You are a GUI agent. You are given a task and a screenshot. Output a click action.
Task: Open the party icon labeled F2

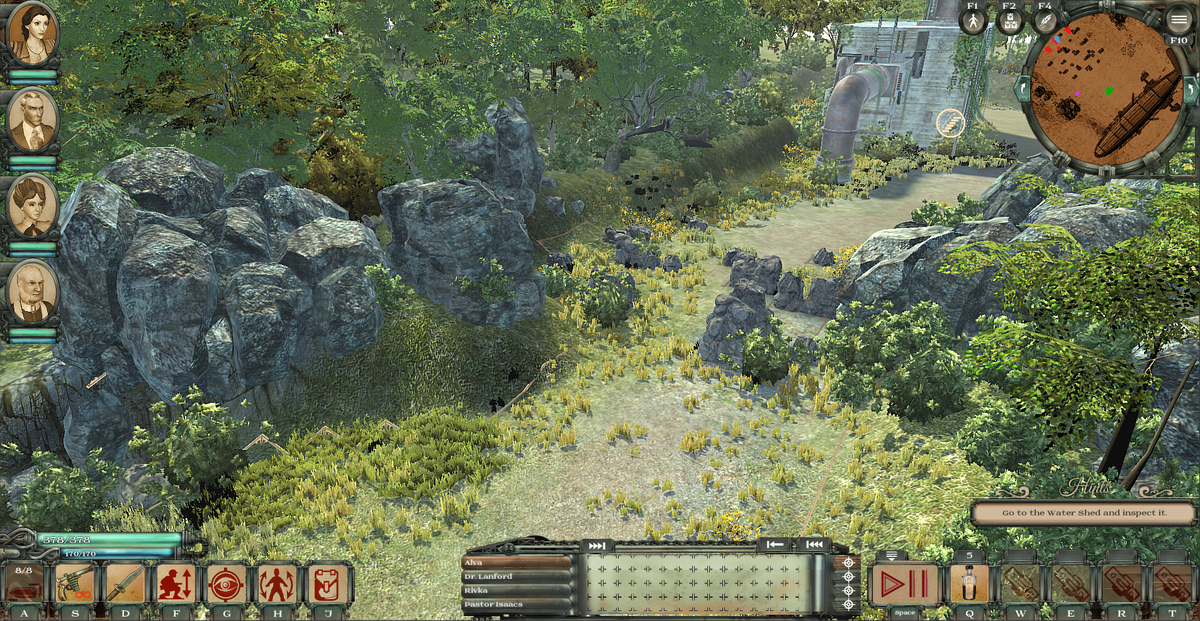pyautogui.click(x=1010, y=21)
